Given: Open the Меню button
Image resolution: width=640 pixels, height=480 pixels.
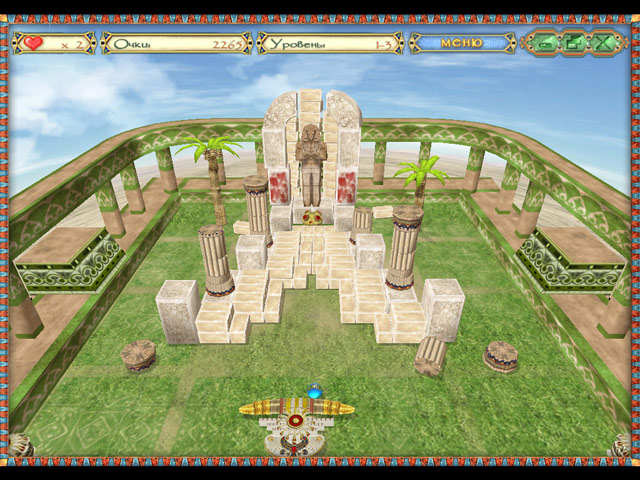Looking at the screenshot, I should click(x=461, y=43).
